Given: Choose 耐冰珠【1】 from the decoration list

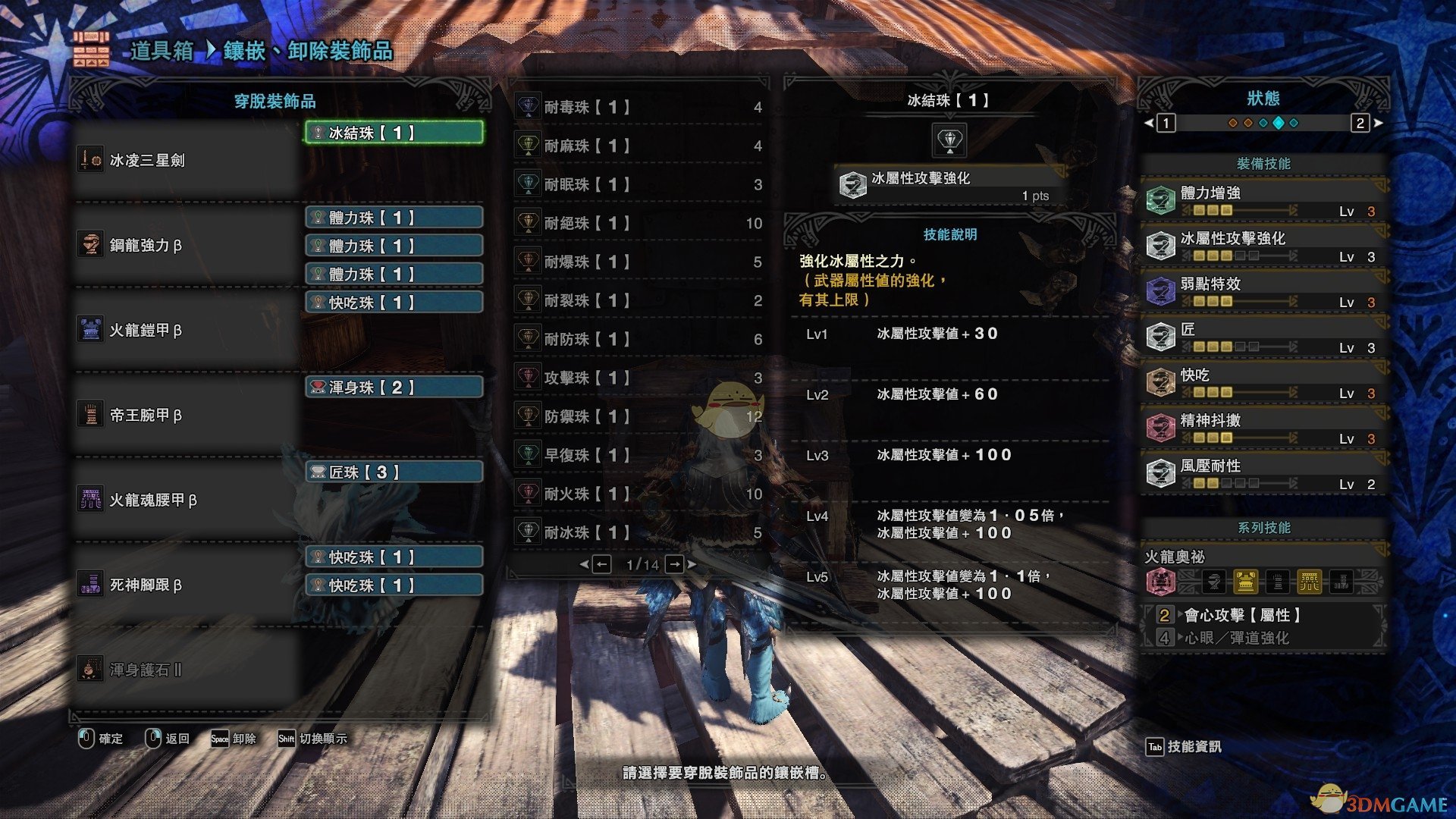Looking at the screenshot, I should pyautogui.click(x=639, y=532).
